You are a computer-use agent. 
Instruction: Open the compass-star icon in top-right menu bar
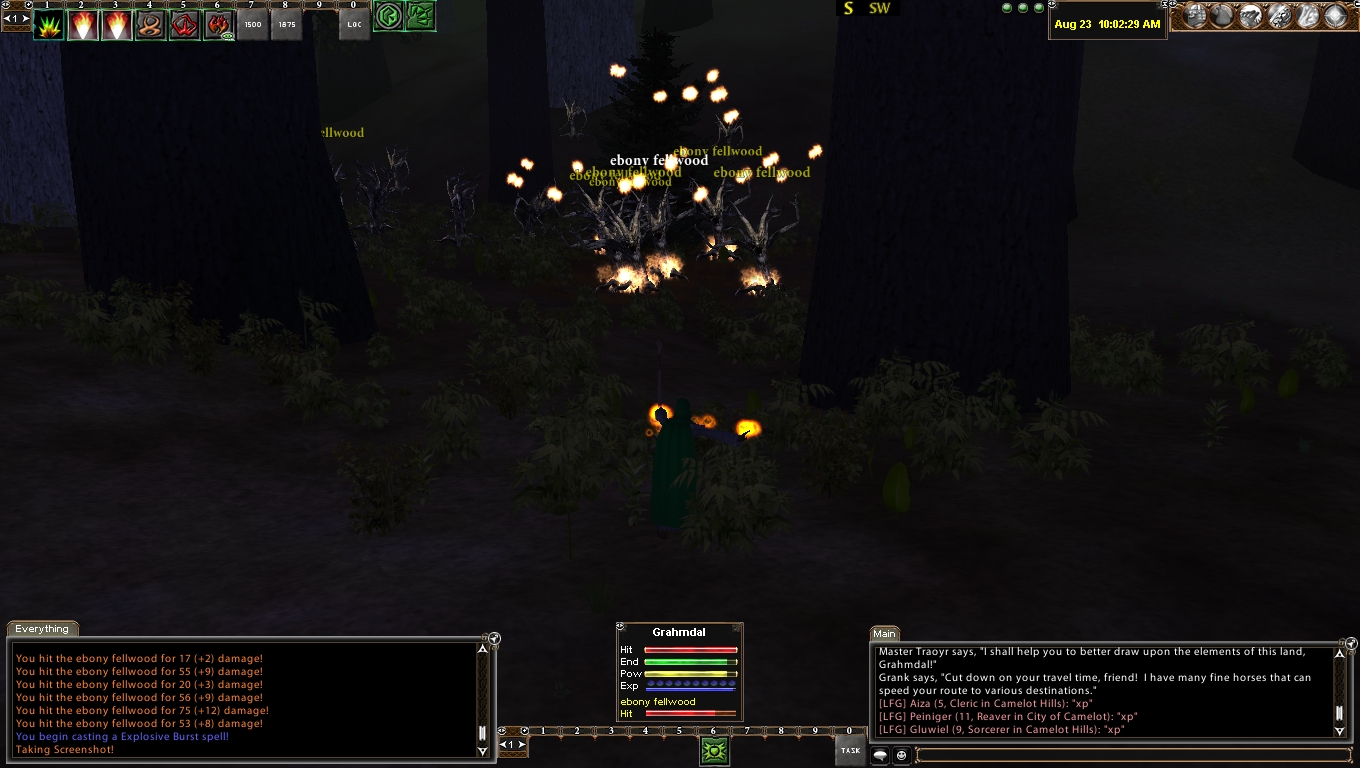pyautogui.click(x=1336, y=16)
